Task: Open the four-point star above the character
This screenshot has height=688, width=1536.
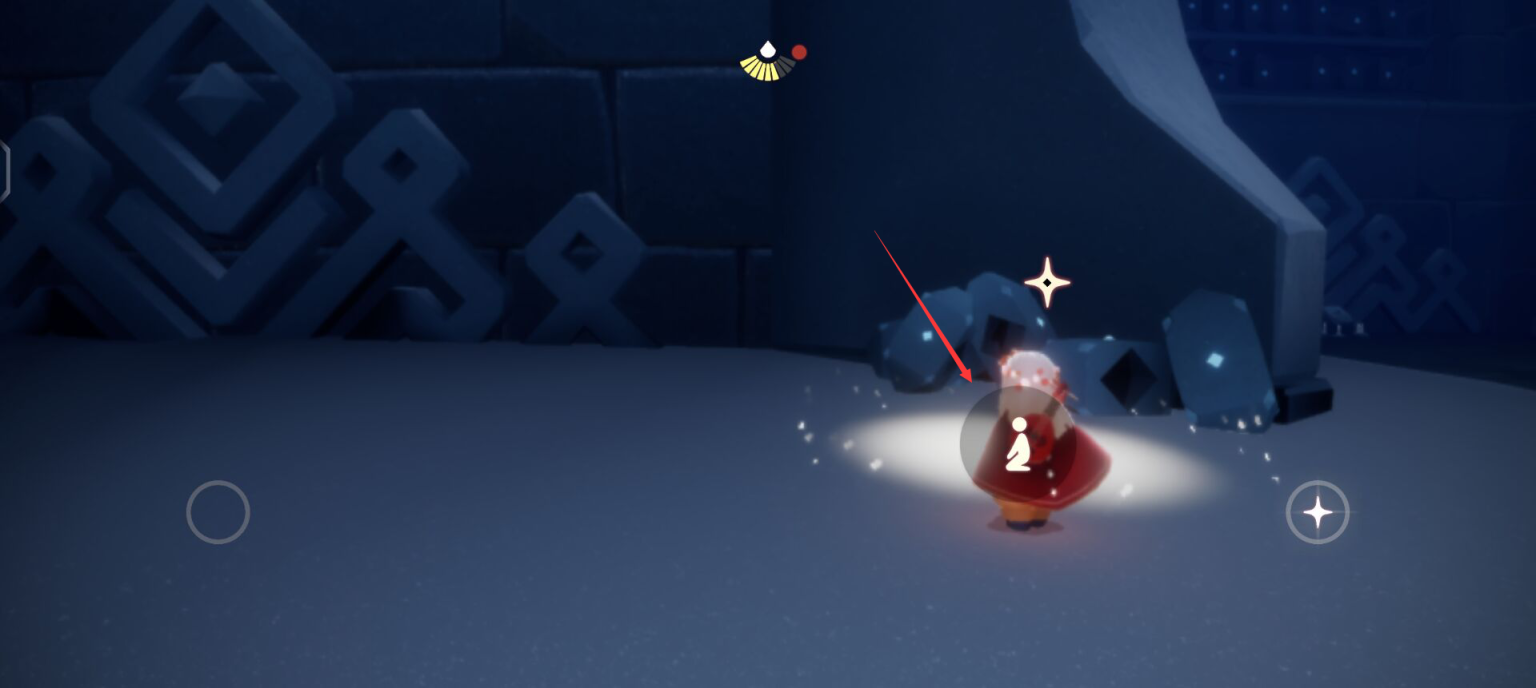Action: pos(1047,283)
